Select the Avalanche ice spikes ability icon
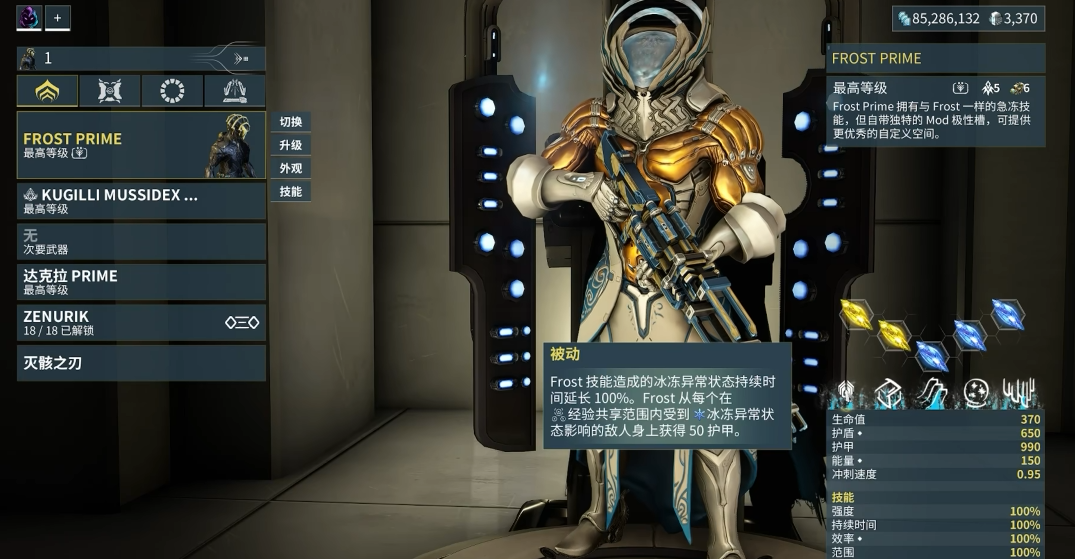 1019,393
